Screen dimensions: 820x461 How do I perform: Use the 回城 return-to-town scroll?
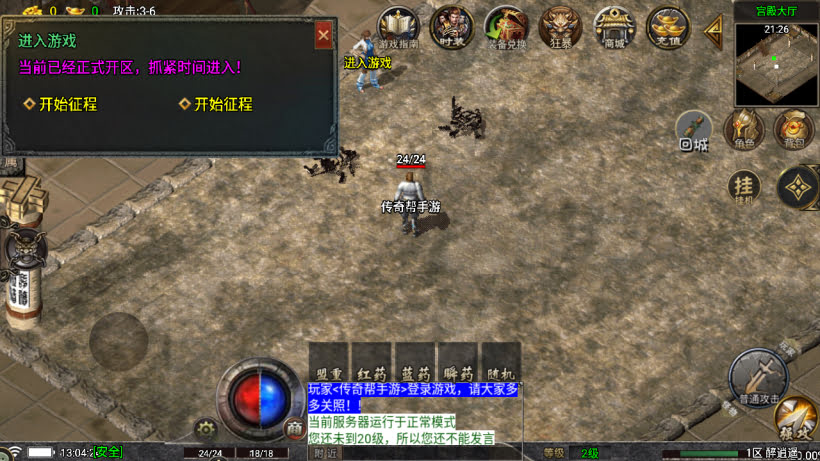(694, 130)
